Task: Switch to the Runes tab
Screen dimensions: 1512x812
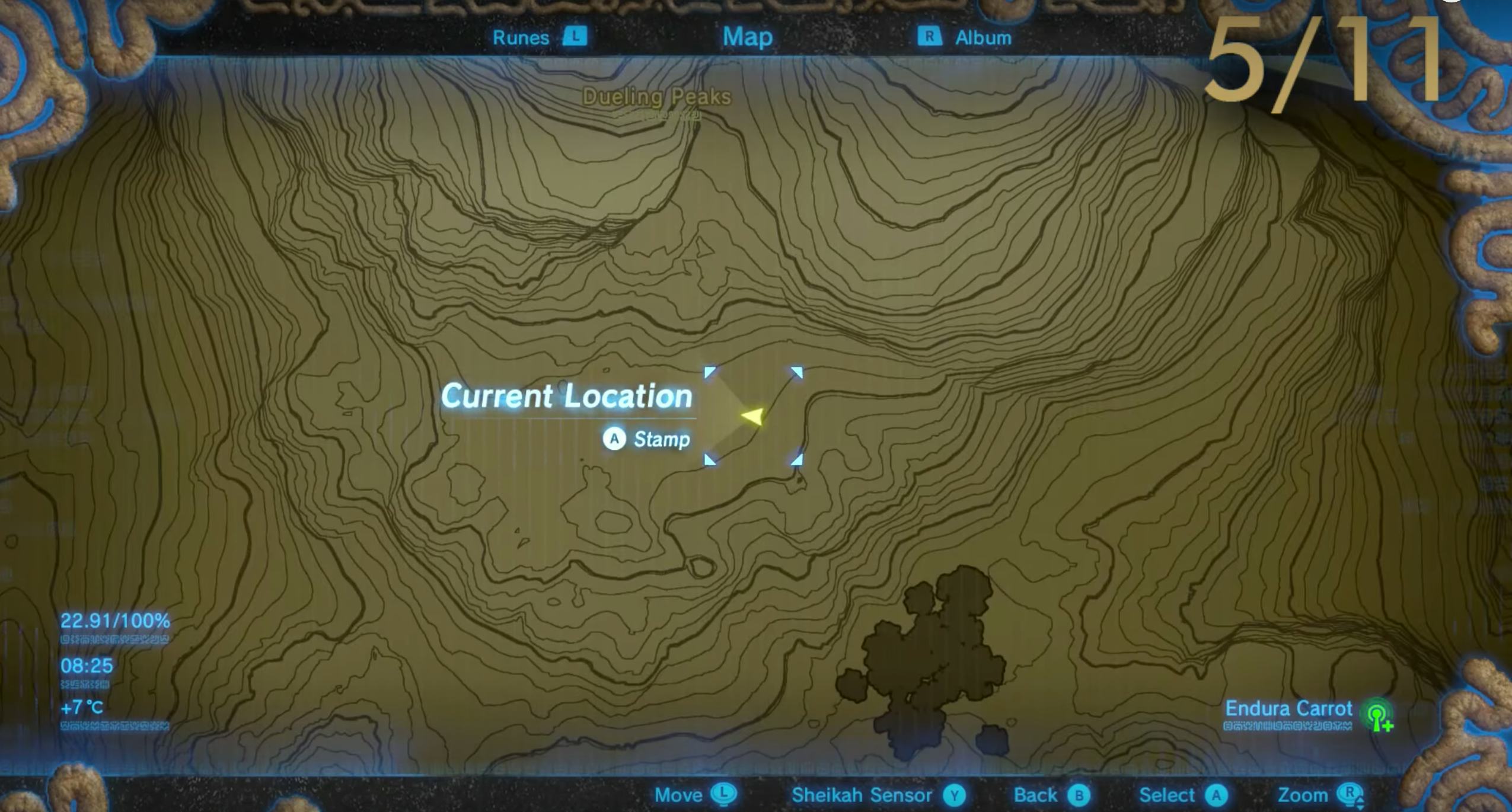Action: point(522,37)
